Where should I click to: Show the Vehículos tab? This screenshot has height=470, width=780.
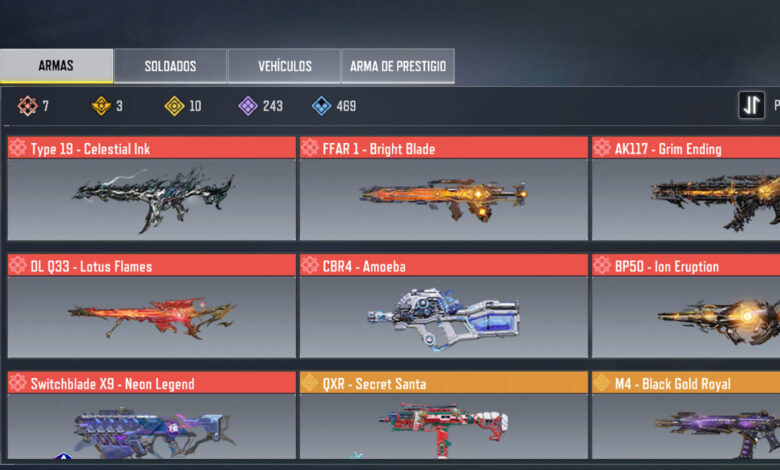(x=284, y=66)
